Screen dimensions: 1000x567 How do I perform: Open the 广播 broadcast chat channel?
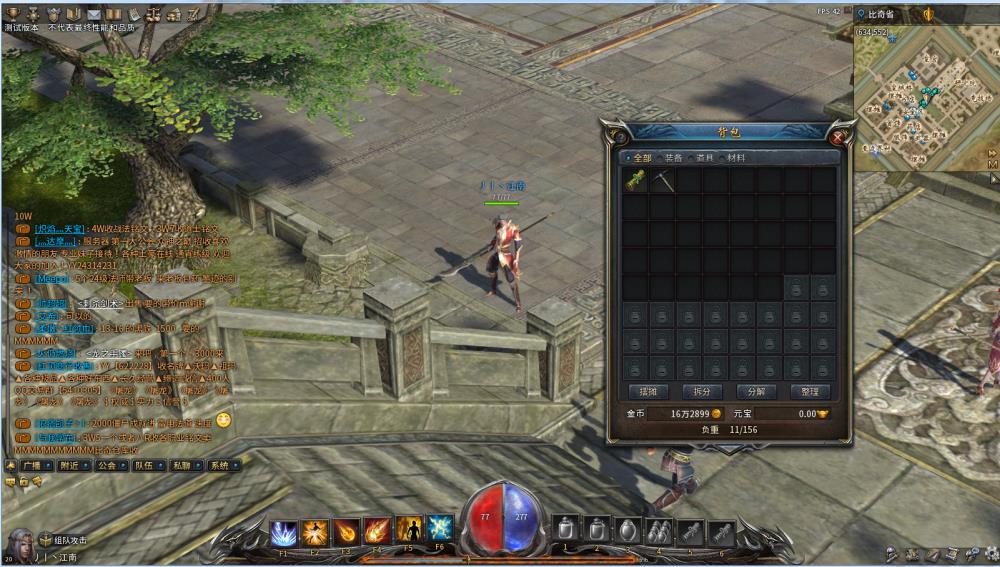coord(31,465)
